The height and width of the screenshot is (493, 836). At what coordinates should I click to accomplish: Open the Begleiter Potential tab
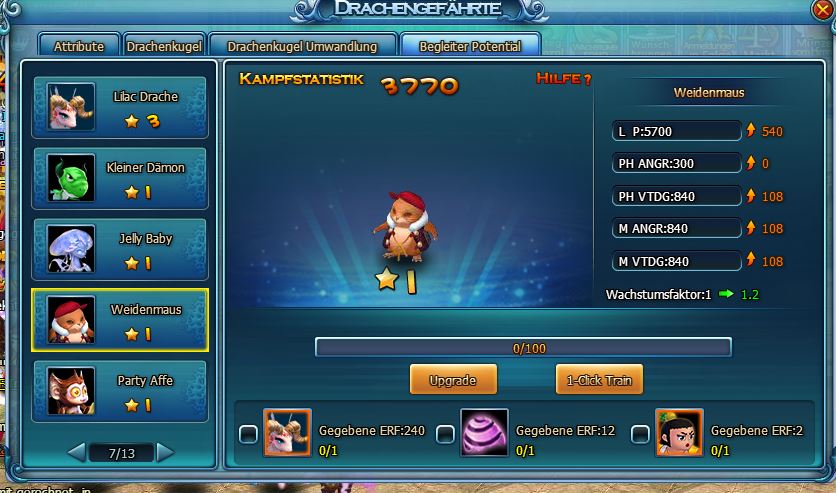469,46
